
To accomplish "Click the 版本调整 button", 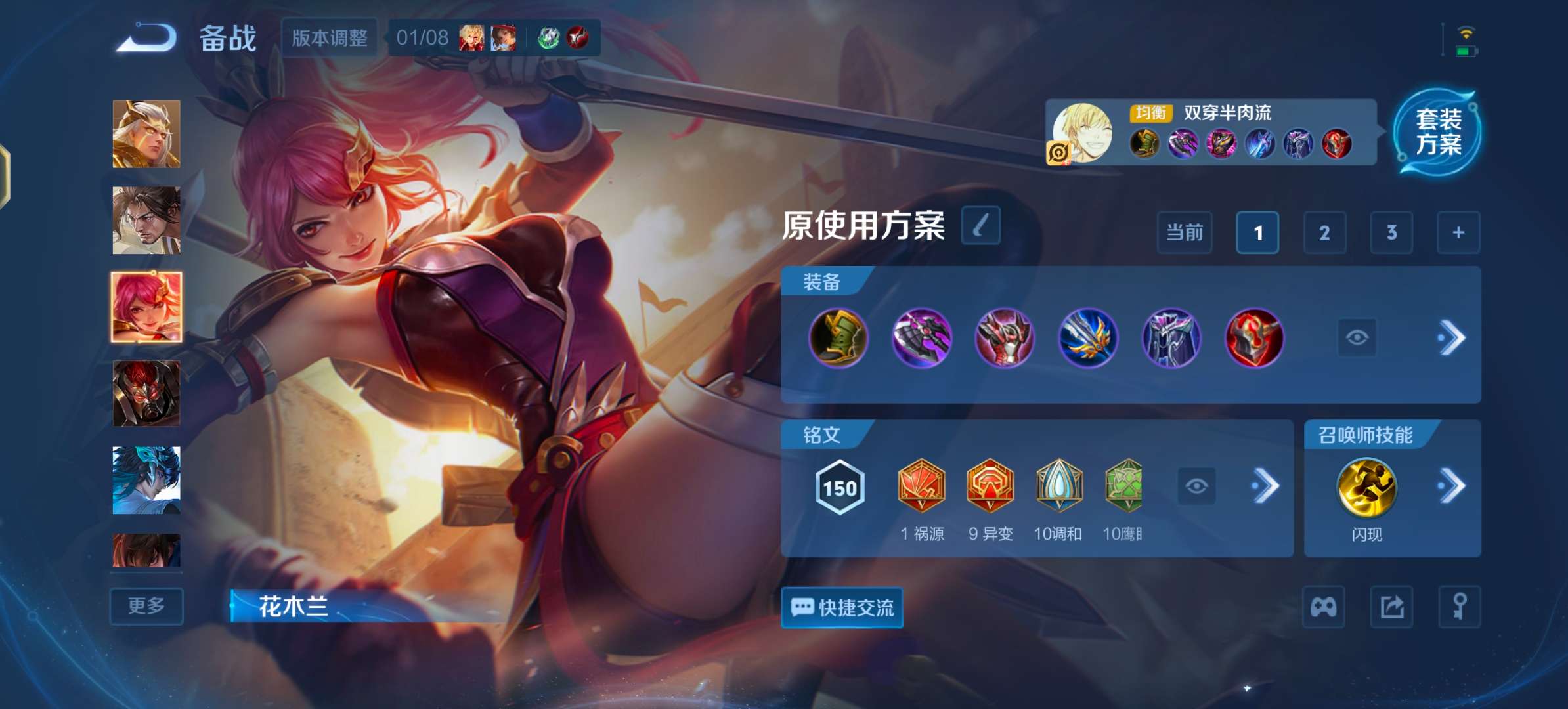I will tap(330, 38).
